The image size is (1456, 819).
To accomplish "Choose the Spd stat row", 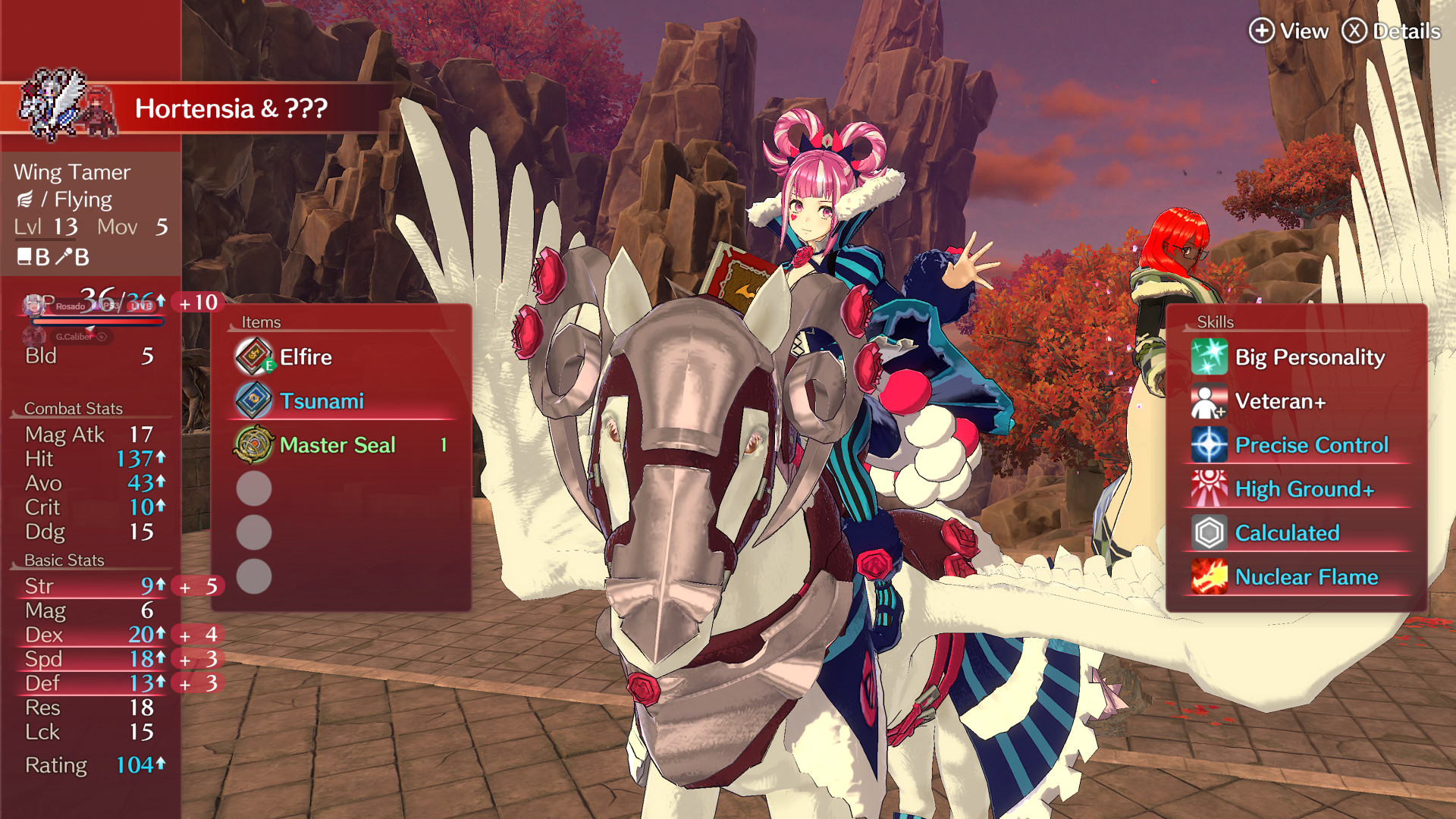I will pos(94,659).
